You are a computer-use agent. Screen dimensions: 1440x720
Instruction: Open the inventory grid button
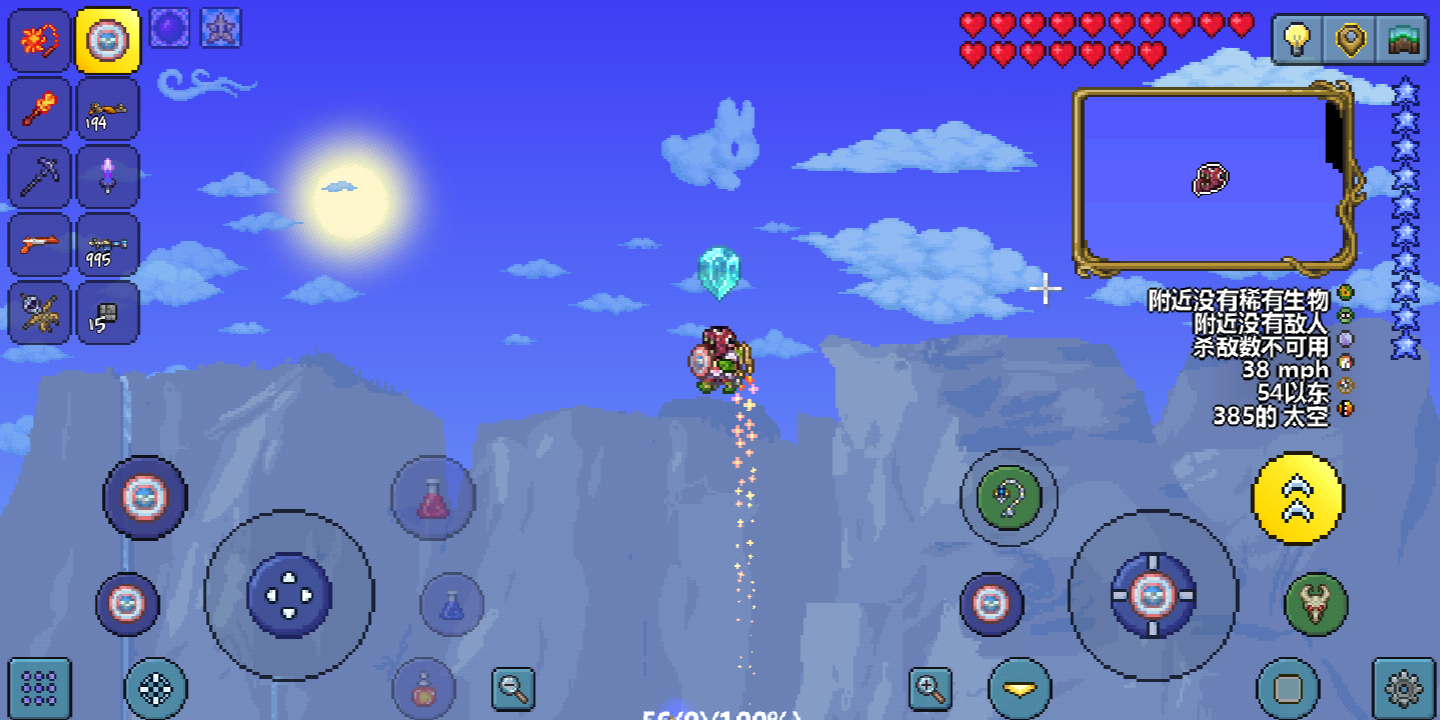[x=39, y=689]
